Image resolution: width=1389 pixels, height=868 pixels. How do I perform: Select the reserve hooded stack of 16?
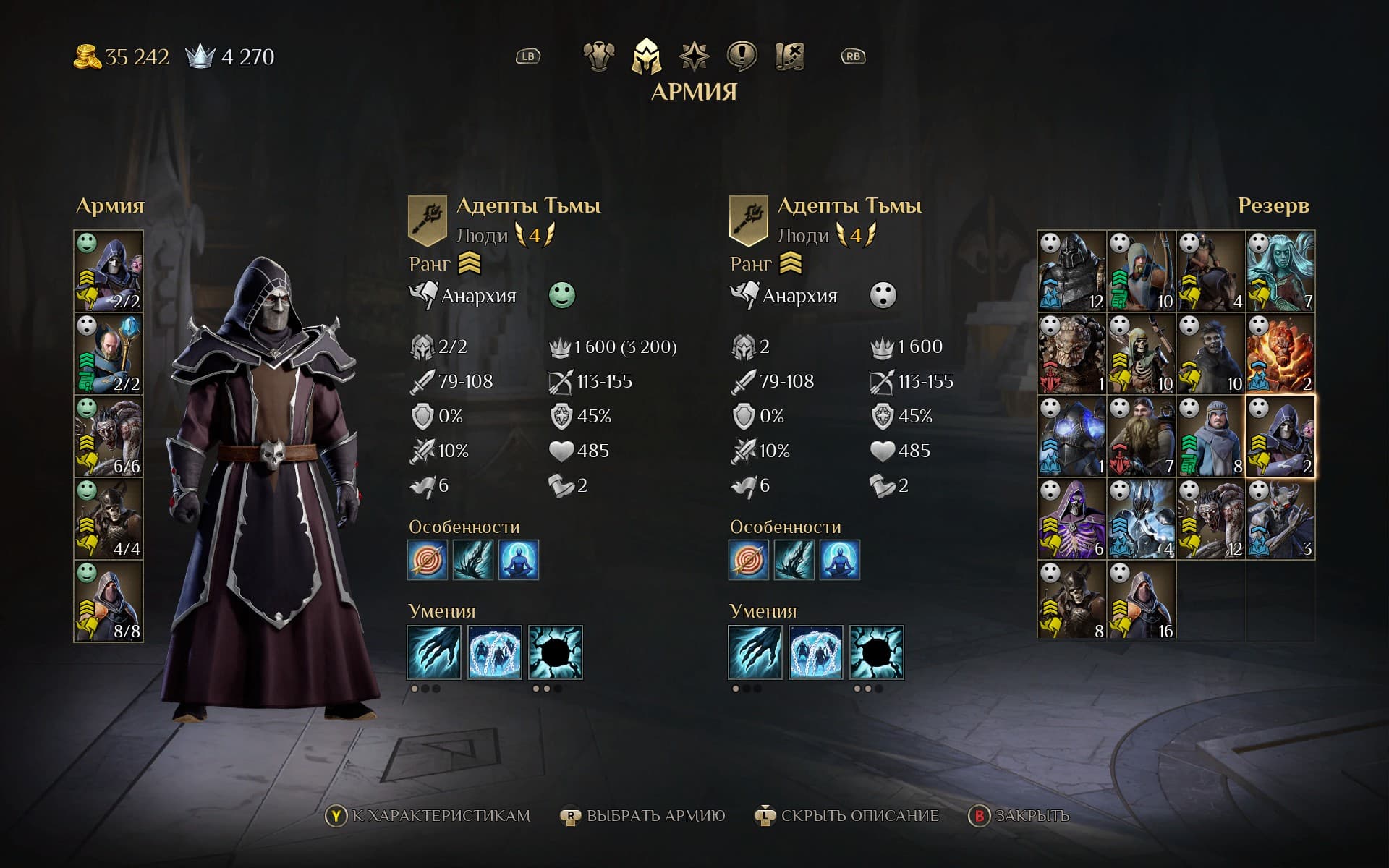1141,601
